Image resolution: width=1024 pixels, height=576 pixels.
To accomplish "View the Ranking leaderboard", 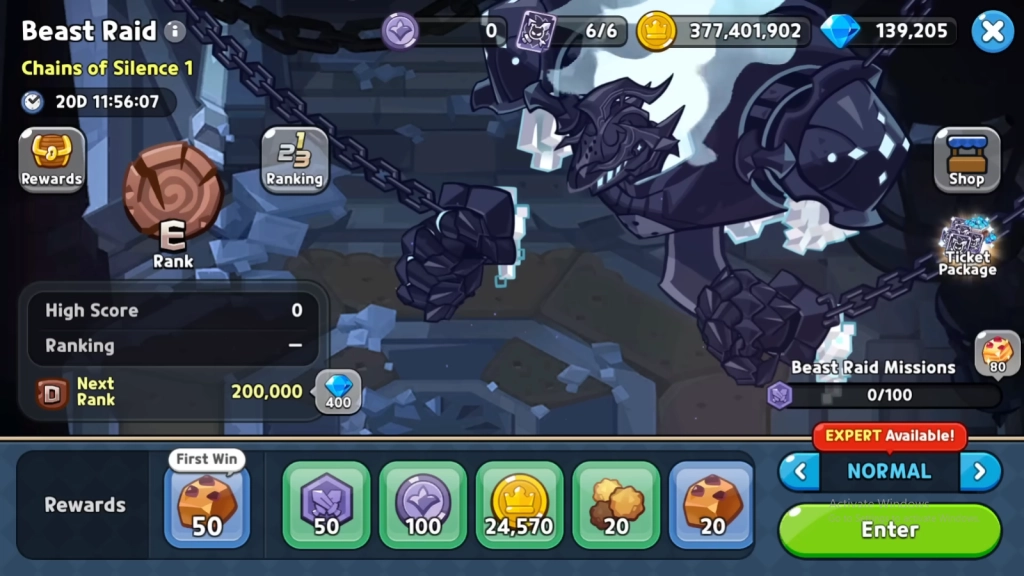I will coord(294,160).
